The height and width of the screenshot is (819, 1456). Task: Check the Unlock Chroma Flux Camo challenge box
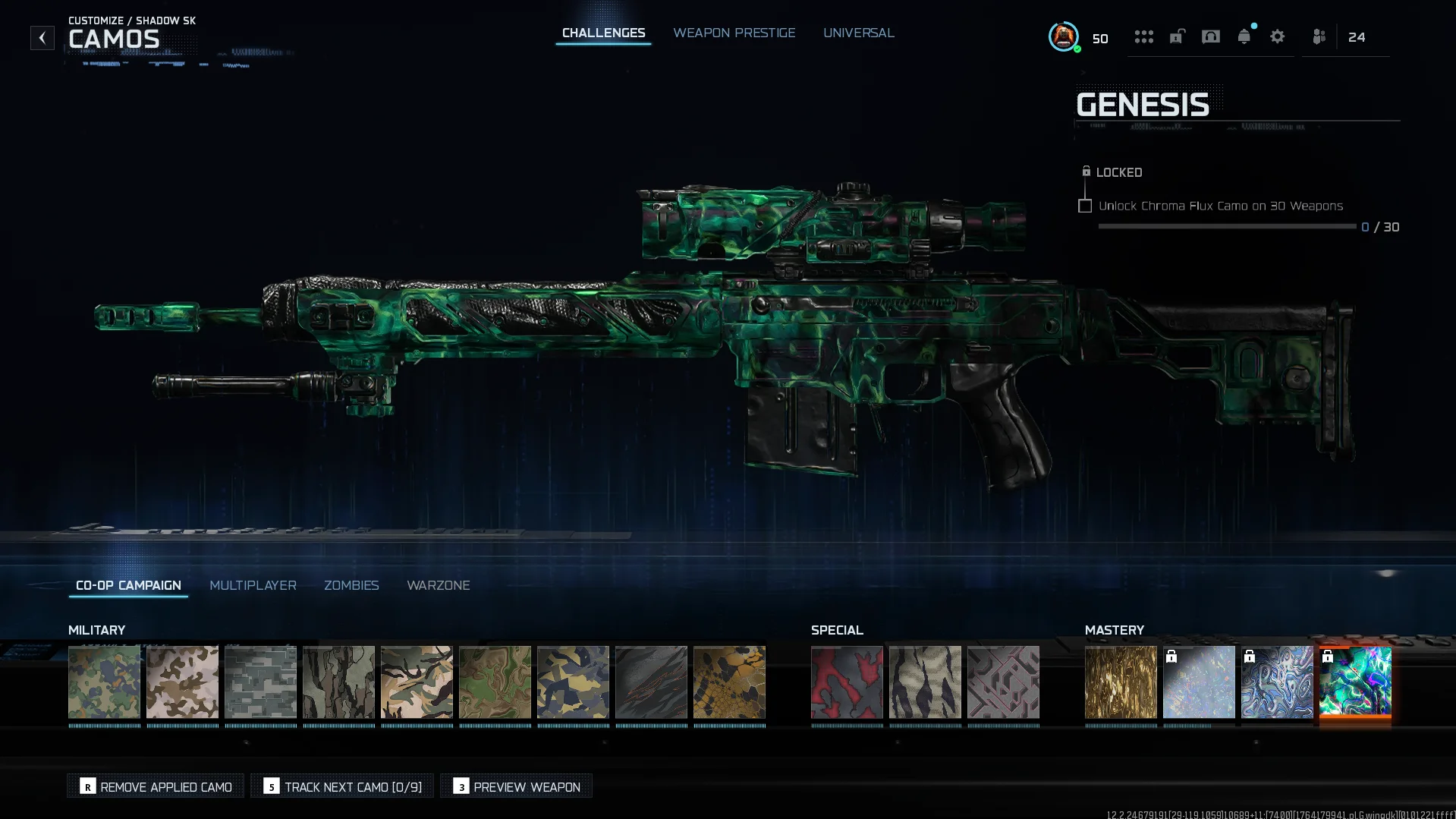1085,206
